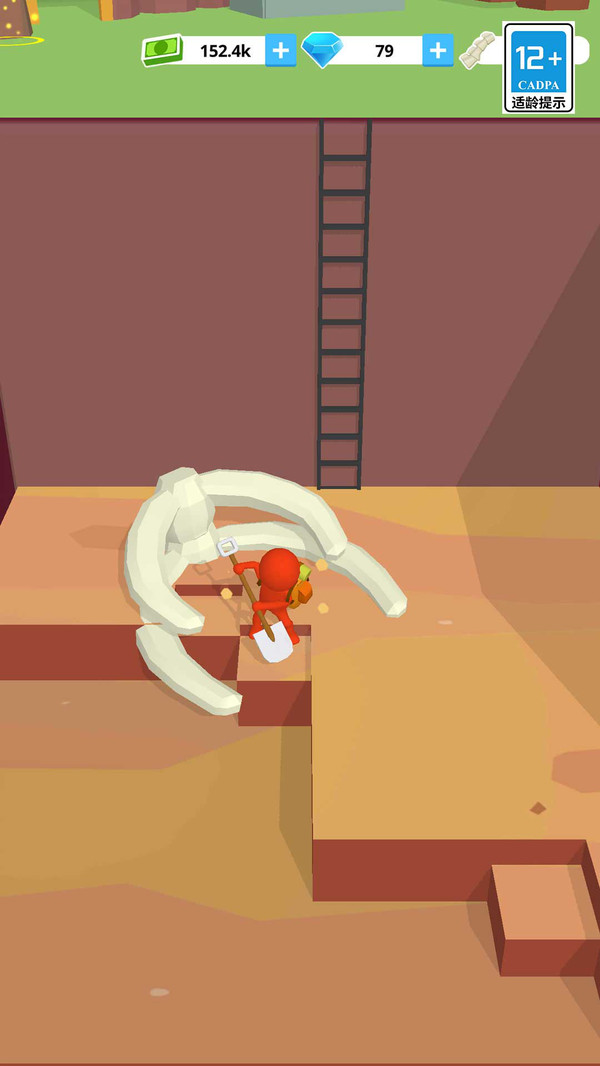Buy more diamonds using the plus button
The width and height of the screenshot is (600, 1066).
coord(437,51)
